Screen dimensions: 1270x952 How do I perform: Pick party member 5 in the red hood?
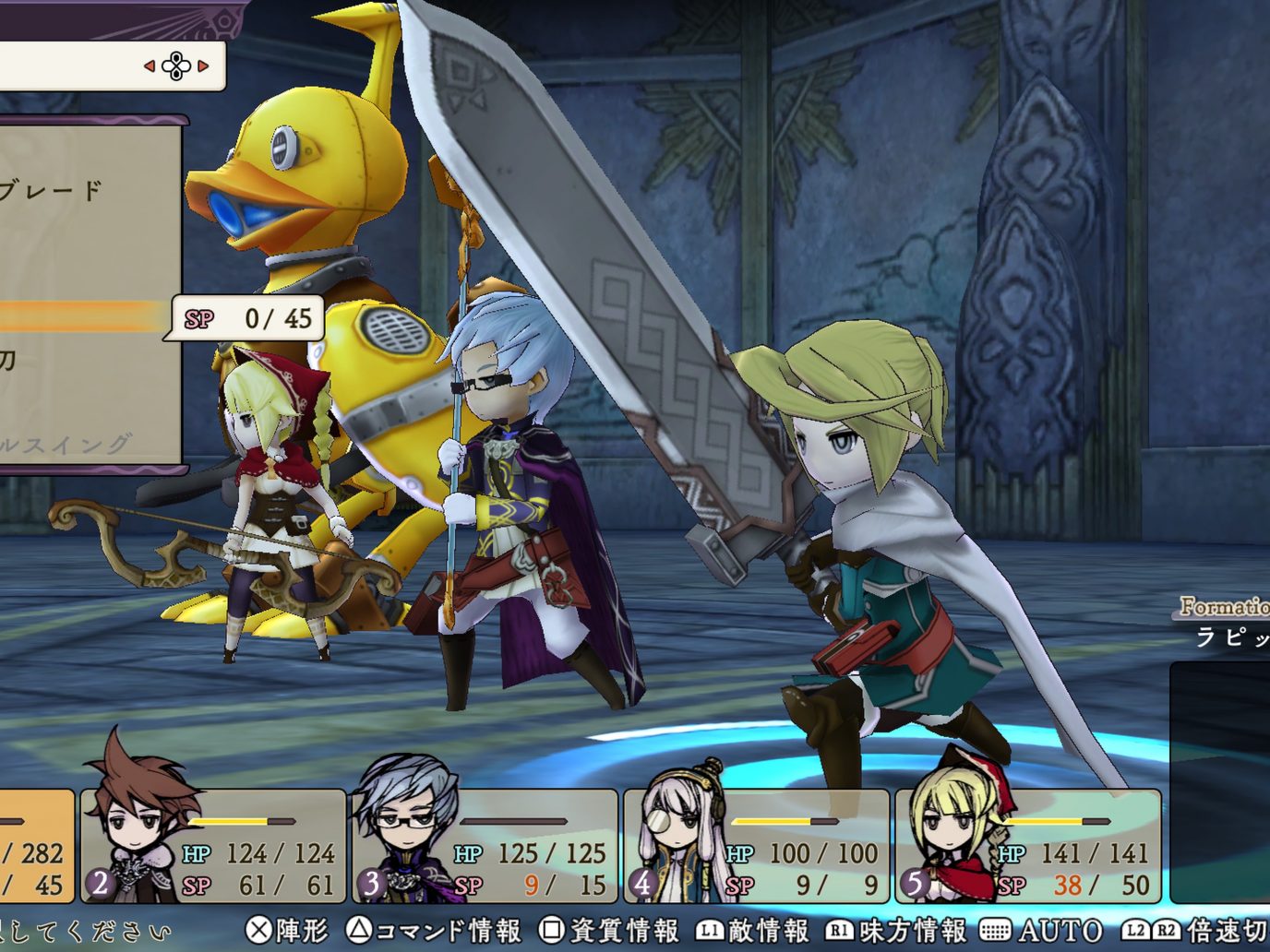click(x=1027, y=846)
